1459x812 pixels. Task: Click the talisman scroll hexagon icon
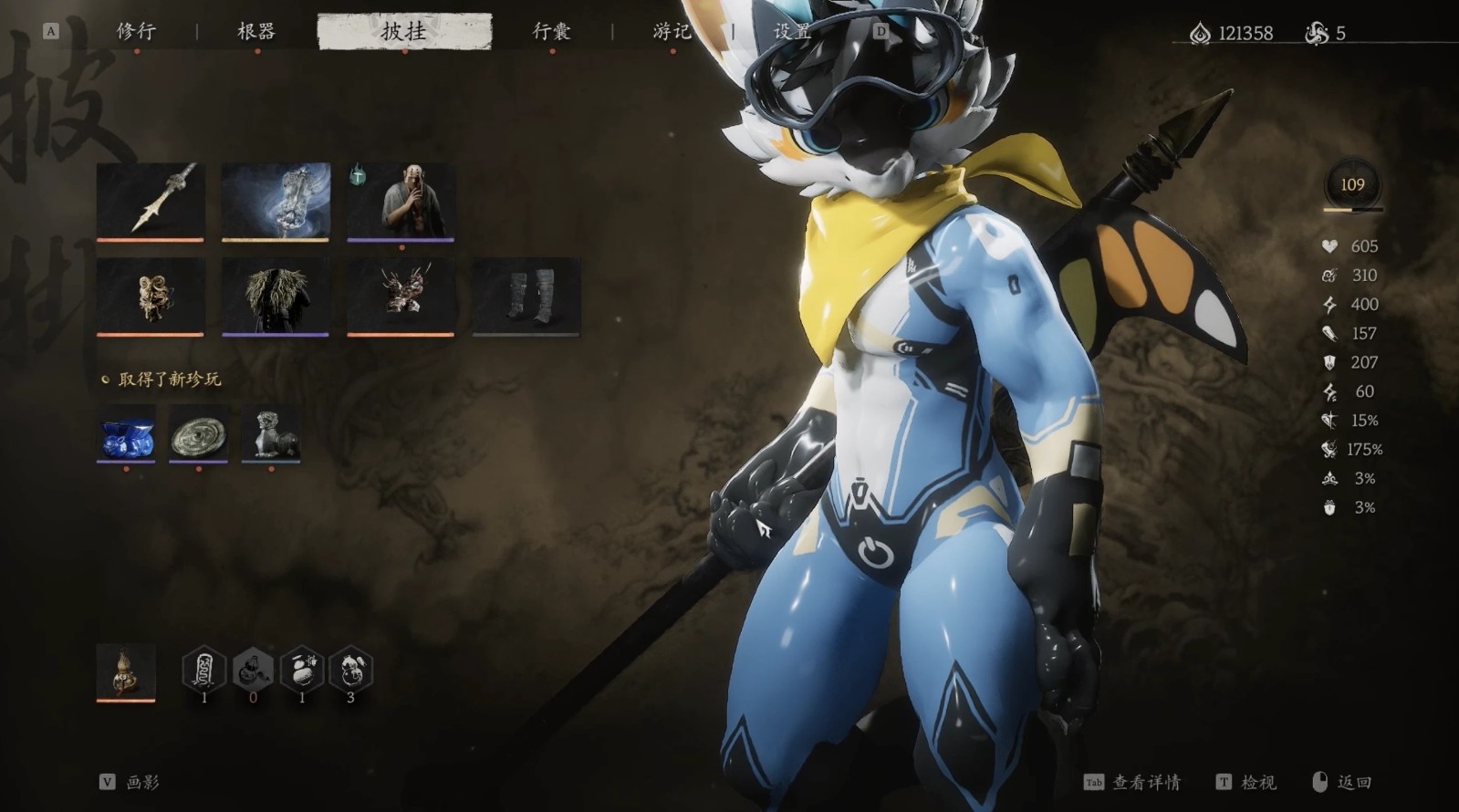(x=204, y=671)
